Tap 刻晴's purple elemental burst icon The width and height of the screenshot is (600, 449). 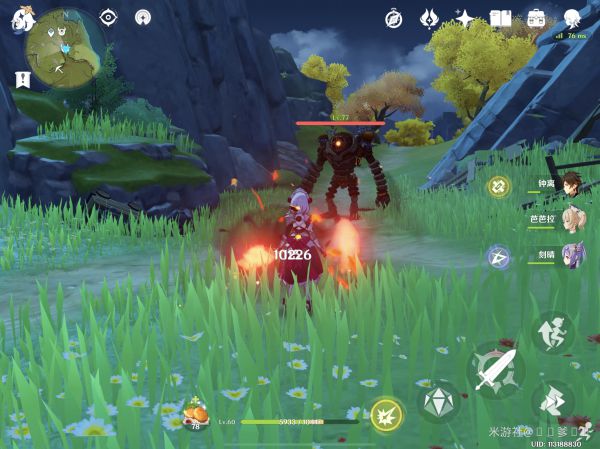click(x=499, y=256)
